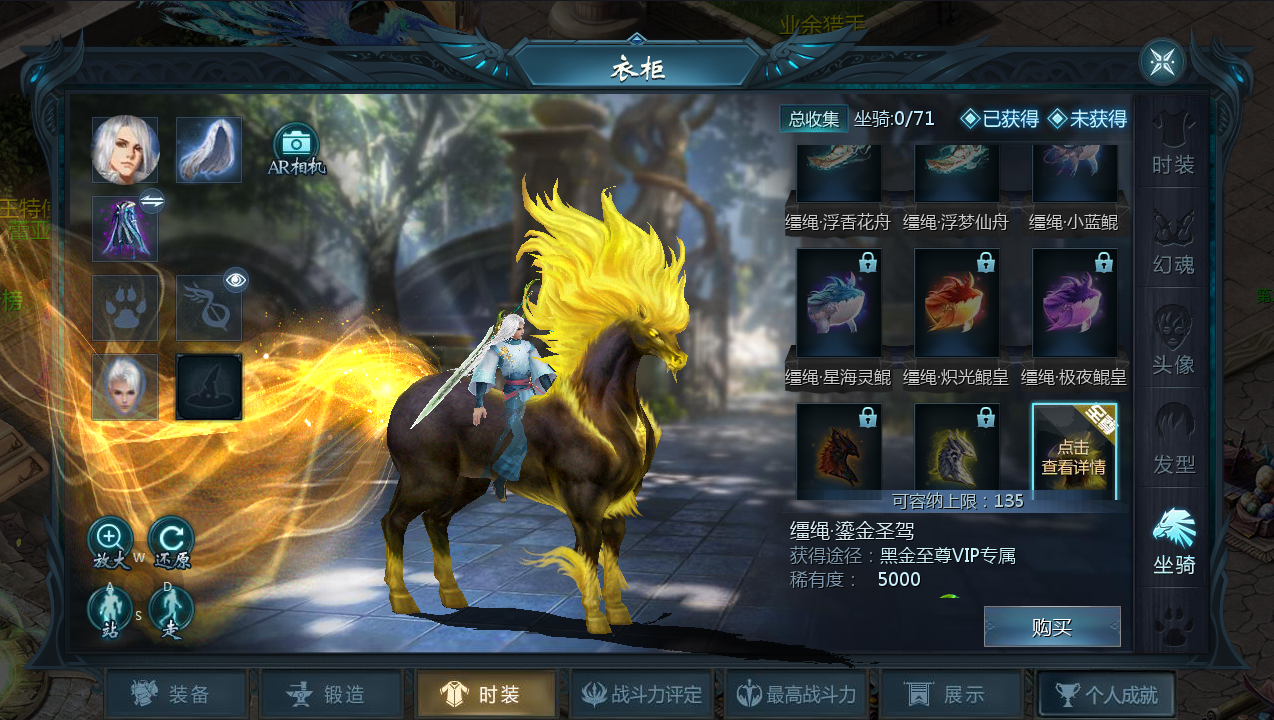Screen dimensions: 1274x720
Task: Open the AR相机 camera
Action: [296, 146]
